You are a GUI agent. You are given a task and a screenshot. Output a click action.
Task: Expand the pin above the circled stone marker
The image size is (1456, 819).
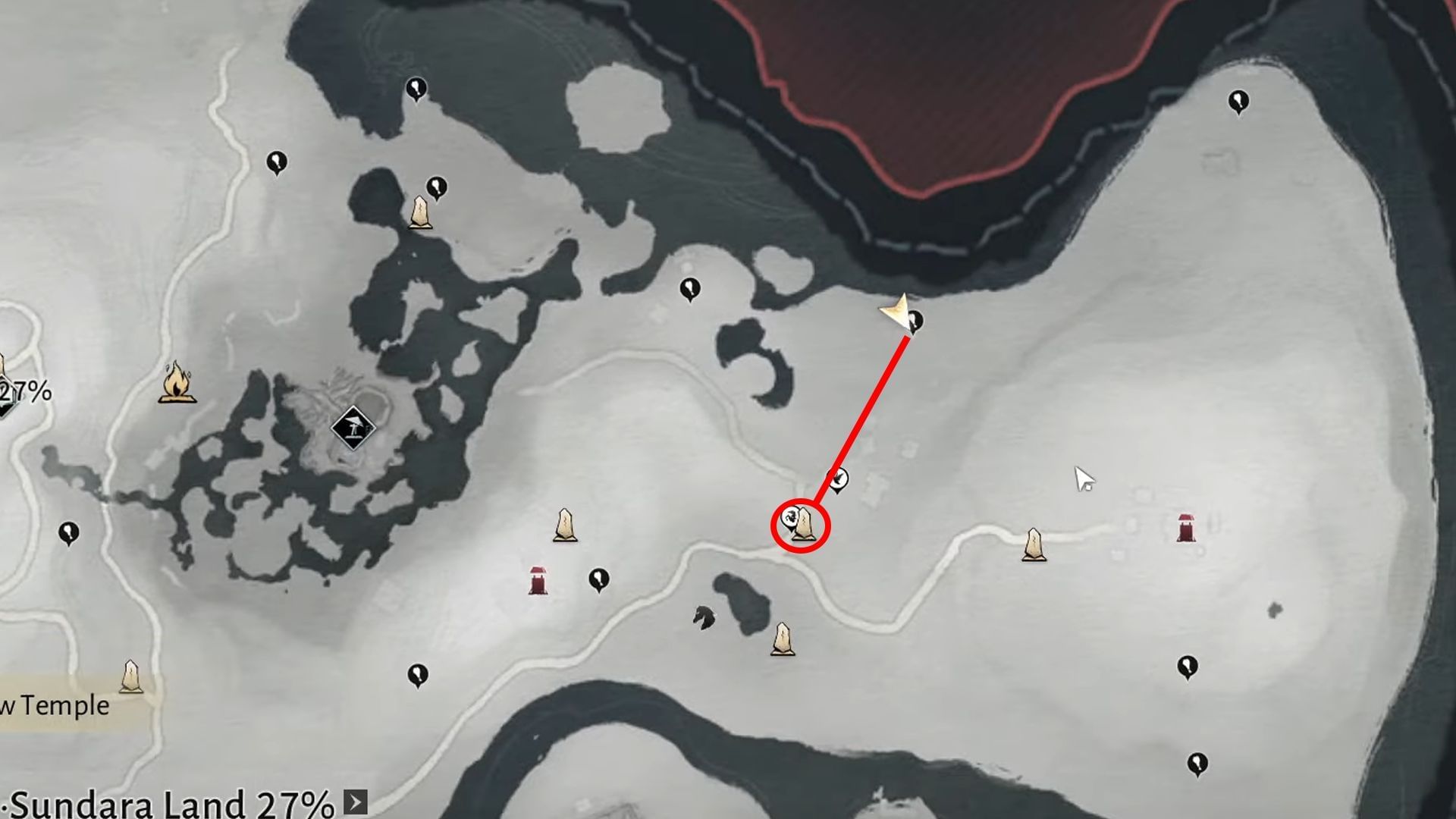836,480
